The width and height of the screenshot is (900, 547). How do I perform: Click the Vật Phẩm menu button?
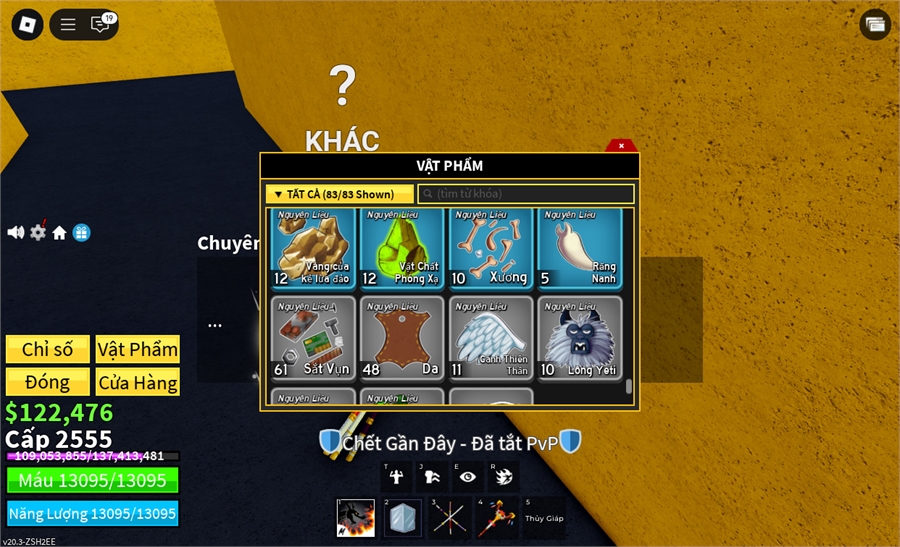(x=138, y=349)
